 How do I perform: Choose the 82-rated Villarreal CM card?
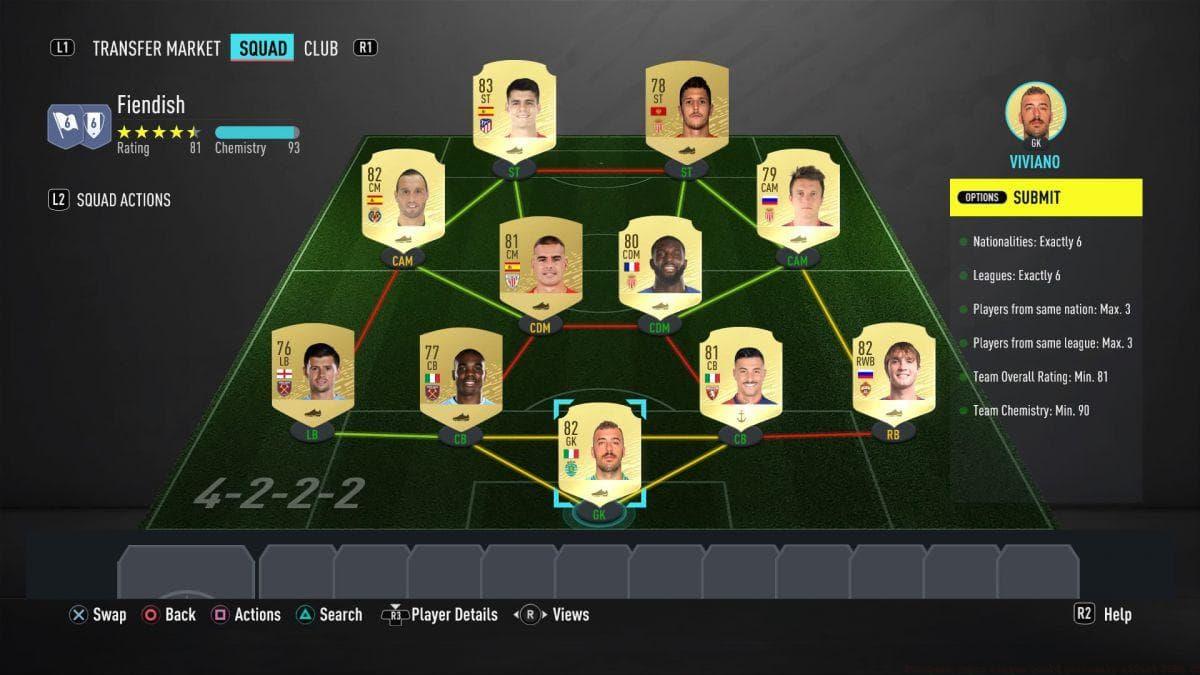pos(403,201)
